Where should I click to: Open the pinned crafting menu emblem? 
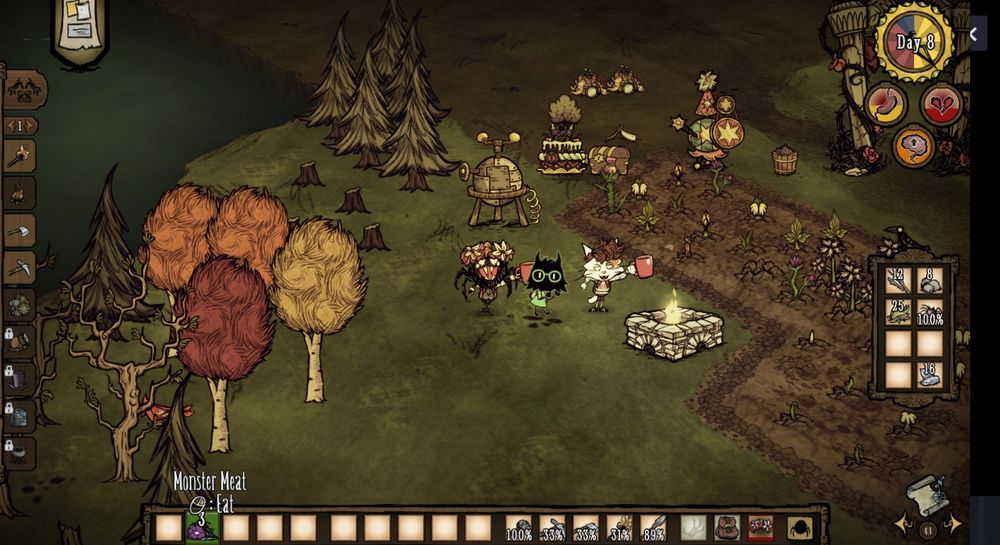[x=24, y=90]
